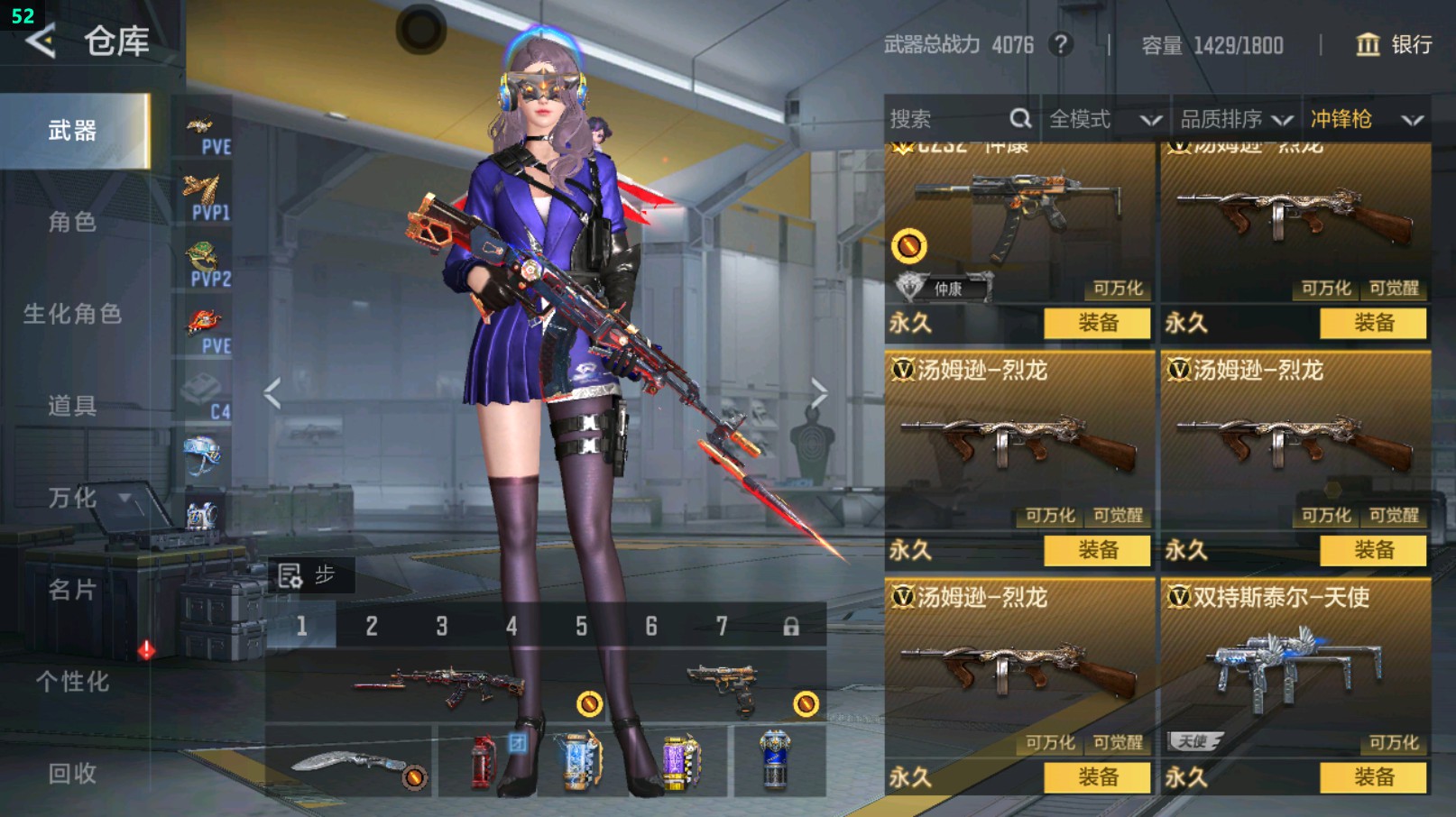Open the 回收 section
1456x817 pixels.
coord(72,773)
